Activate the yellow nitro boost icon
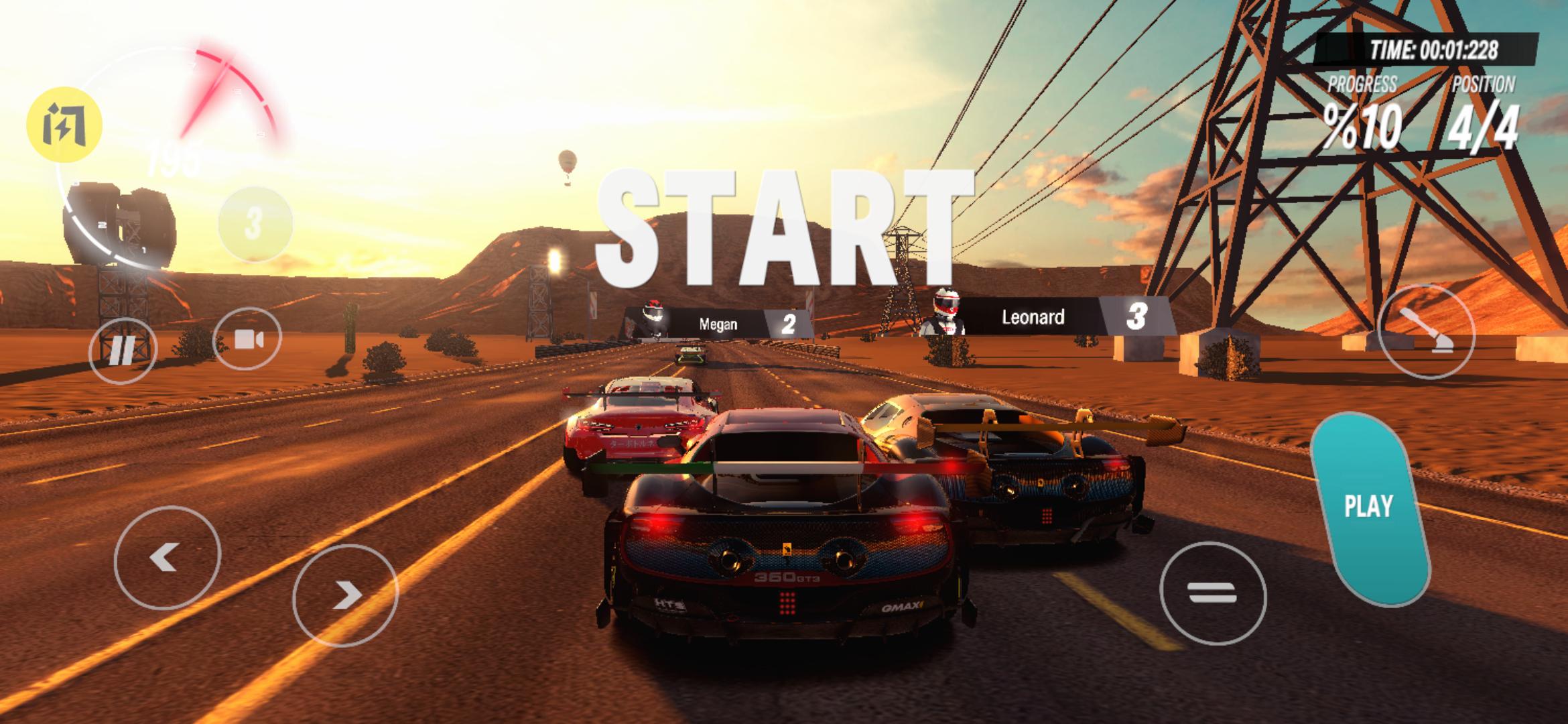 (64, 125)
